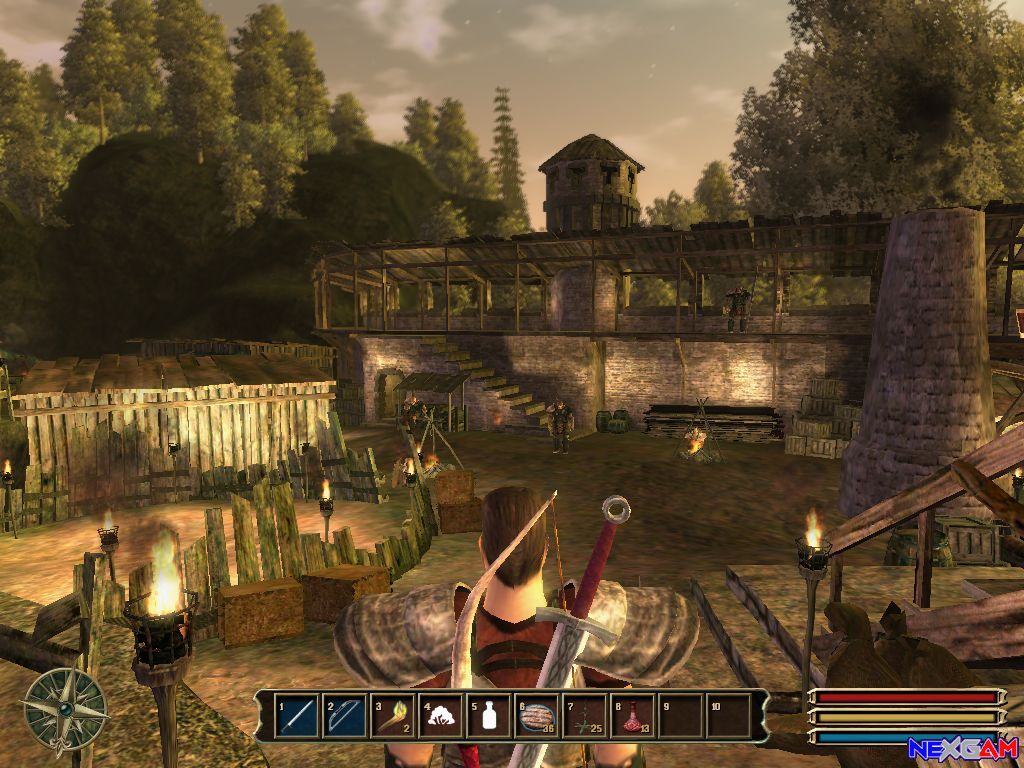The height and width of the screenshot is (768, 1024).
Task: Select the green plant herb slot
Action: coord(585,716)
